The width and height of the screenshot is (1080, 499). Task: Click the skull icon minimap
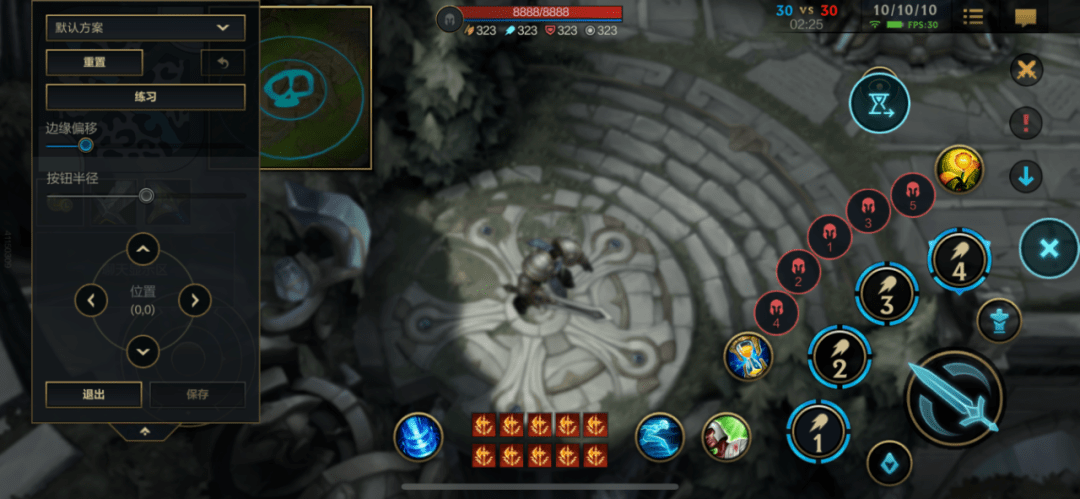click(294, 87)
